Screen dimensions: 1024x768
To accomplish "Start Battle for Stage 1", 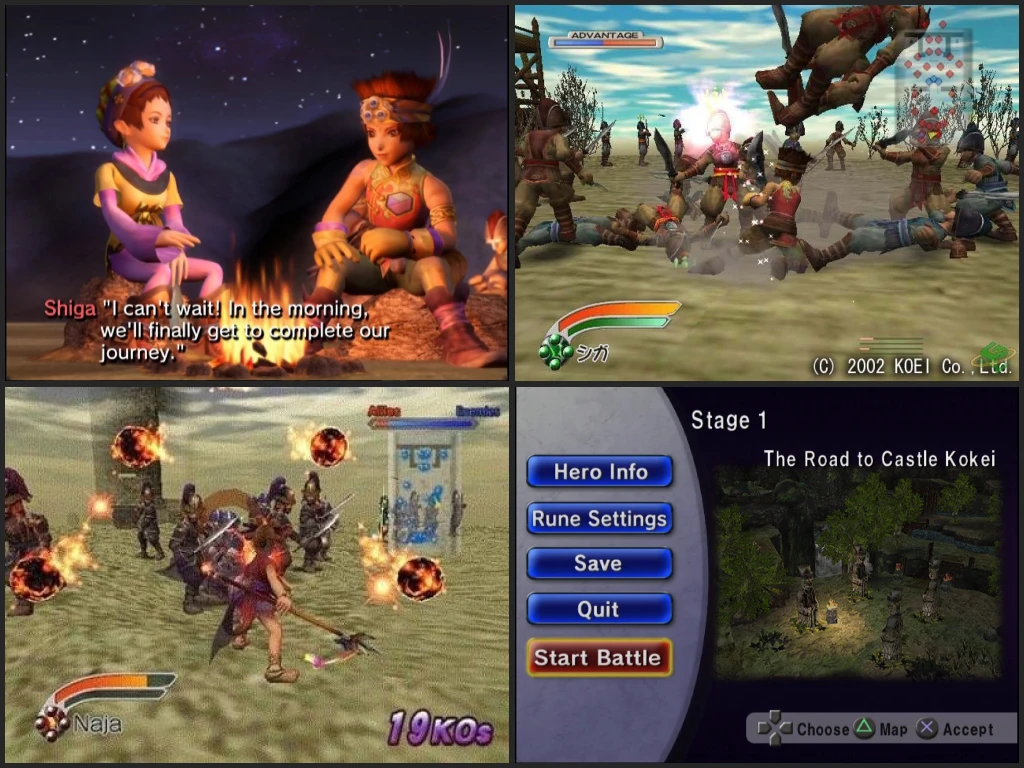I will click(598, 657).
